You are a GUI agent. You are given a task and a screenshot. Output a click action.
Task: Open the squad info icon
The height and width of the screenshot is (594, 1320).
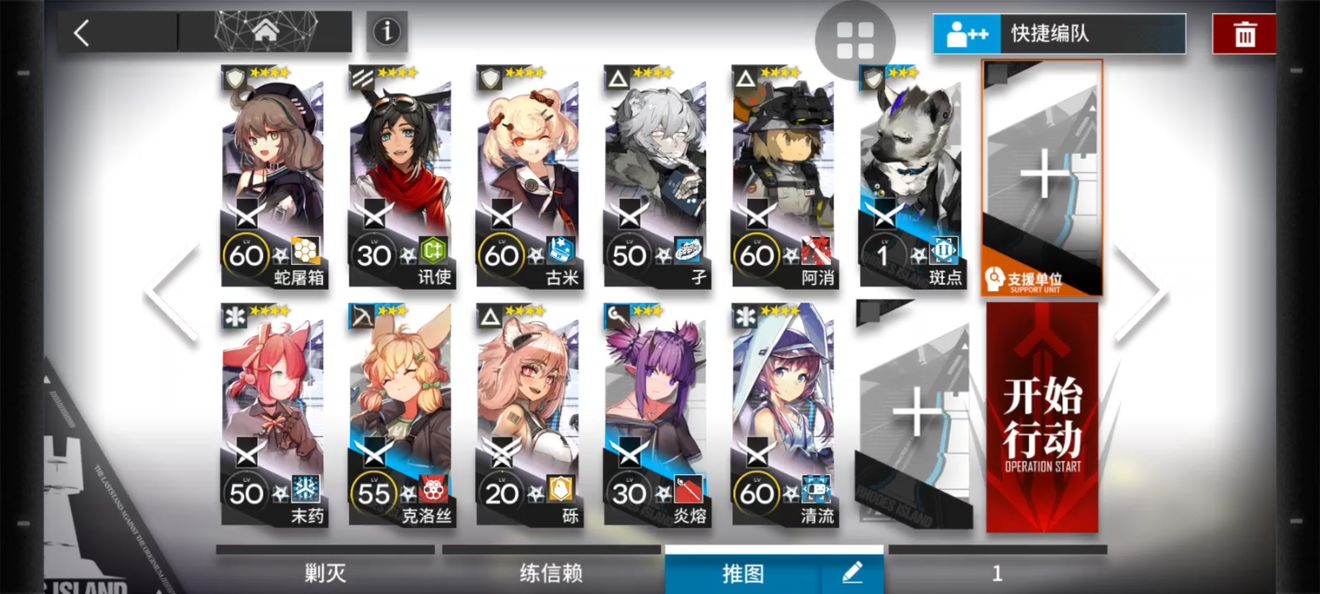coord(386,32)
